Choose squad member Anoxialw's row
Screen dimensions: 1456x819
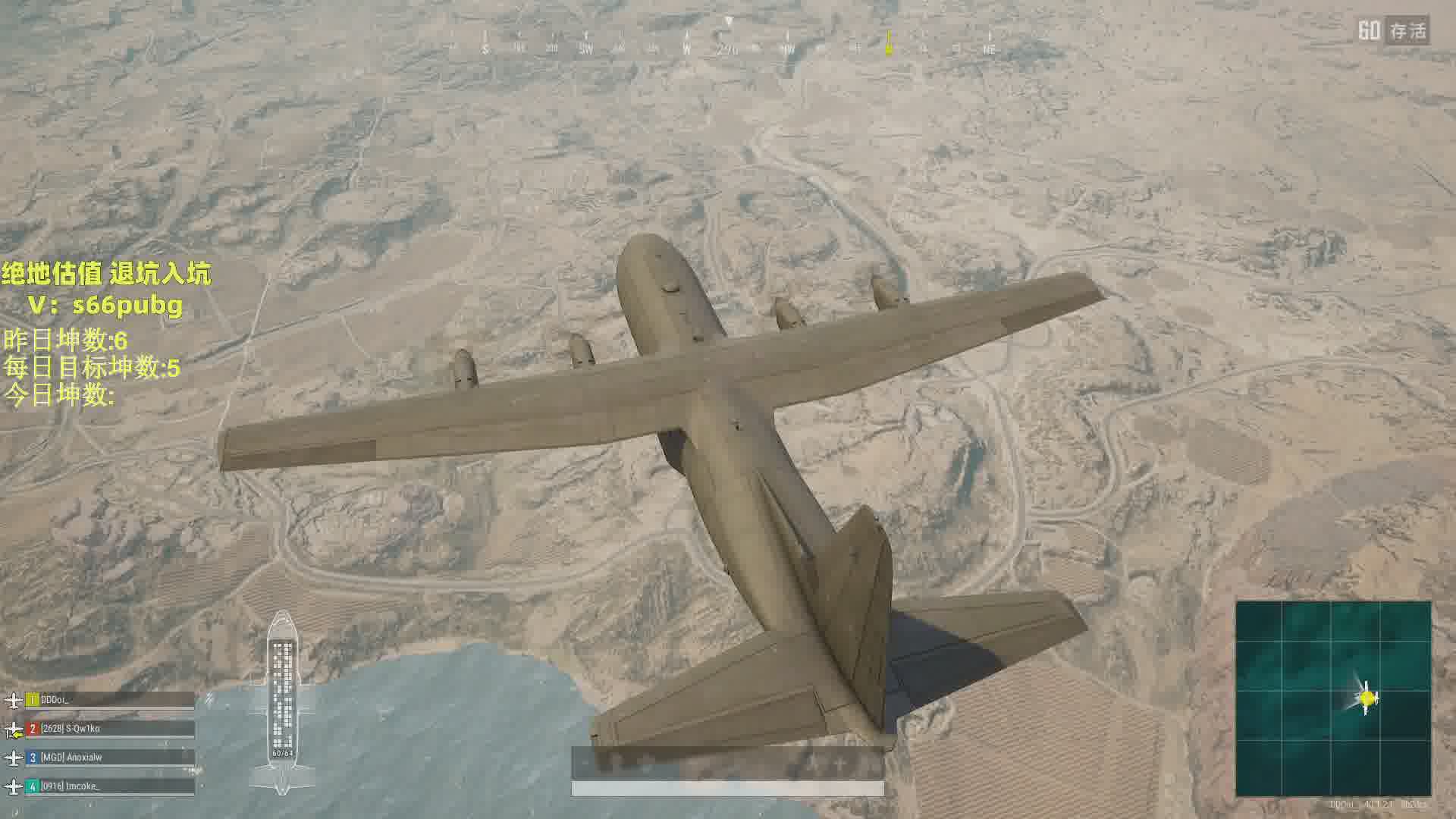[110, 757]
